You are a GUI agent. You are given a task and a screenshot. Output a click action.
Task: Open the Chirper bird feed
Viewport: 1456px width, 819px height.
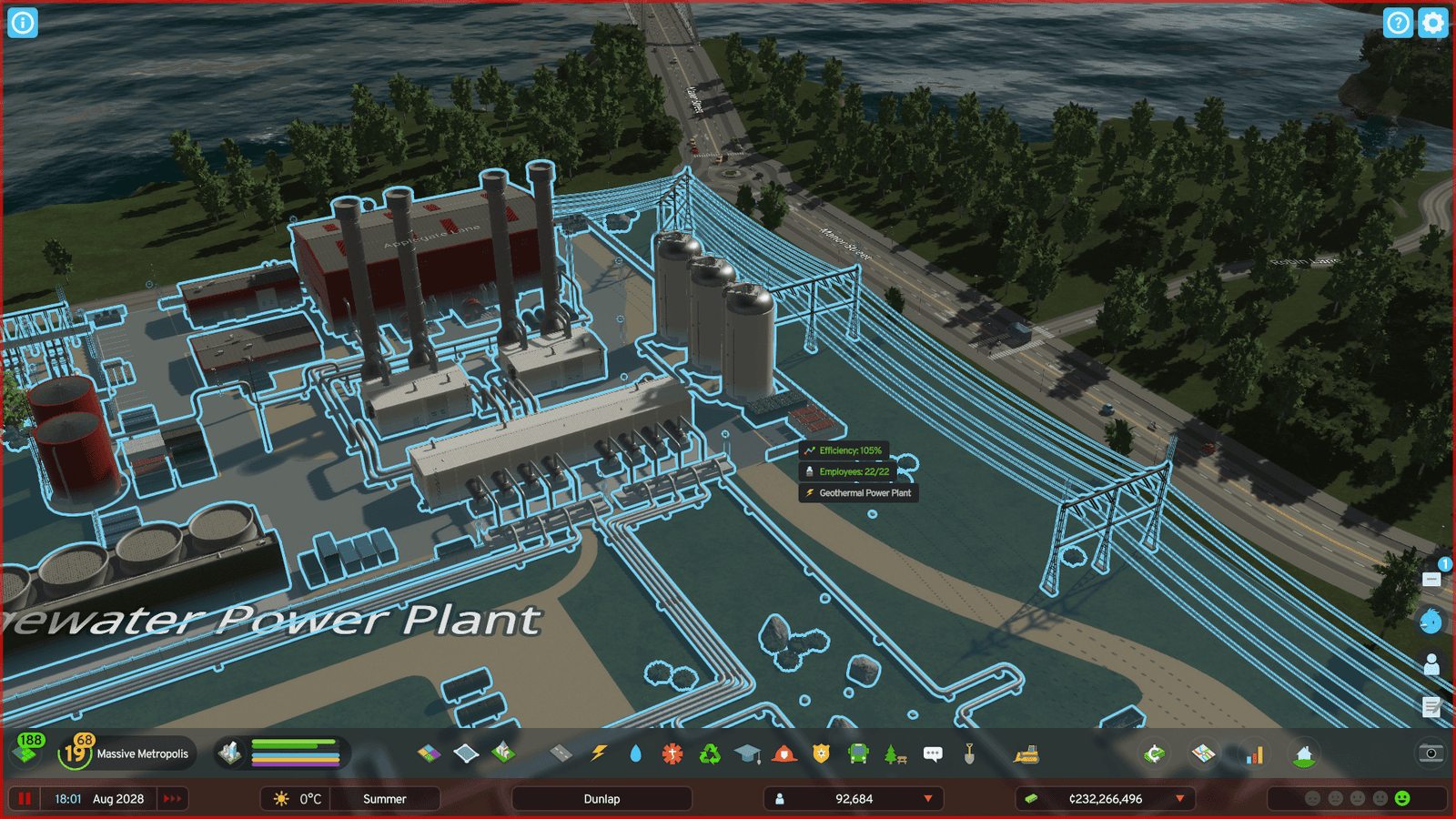pyautogui.click(x=1431, y=622)
